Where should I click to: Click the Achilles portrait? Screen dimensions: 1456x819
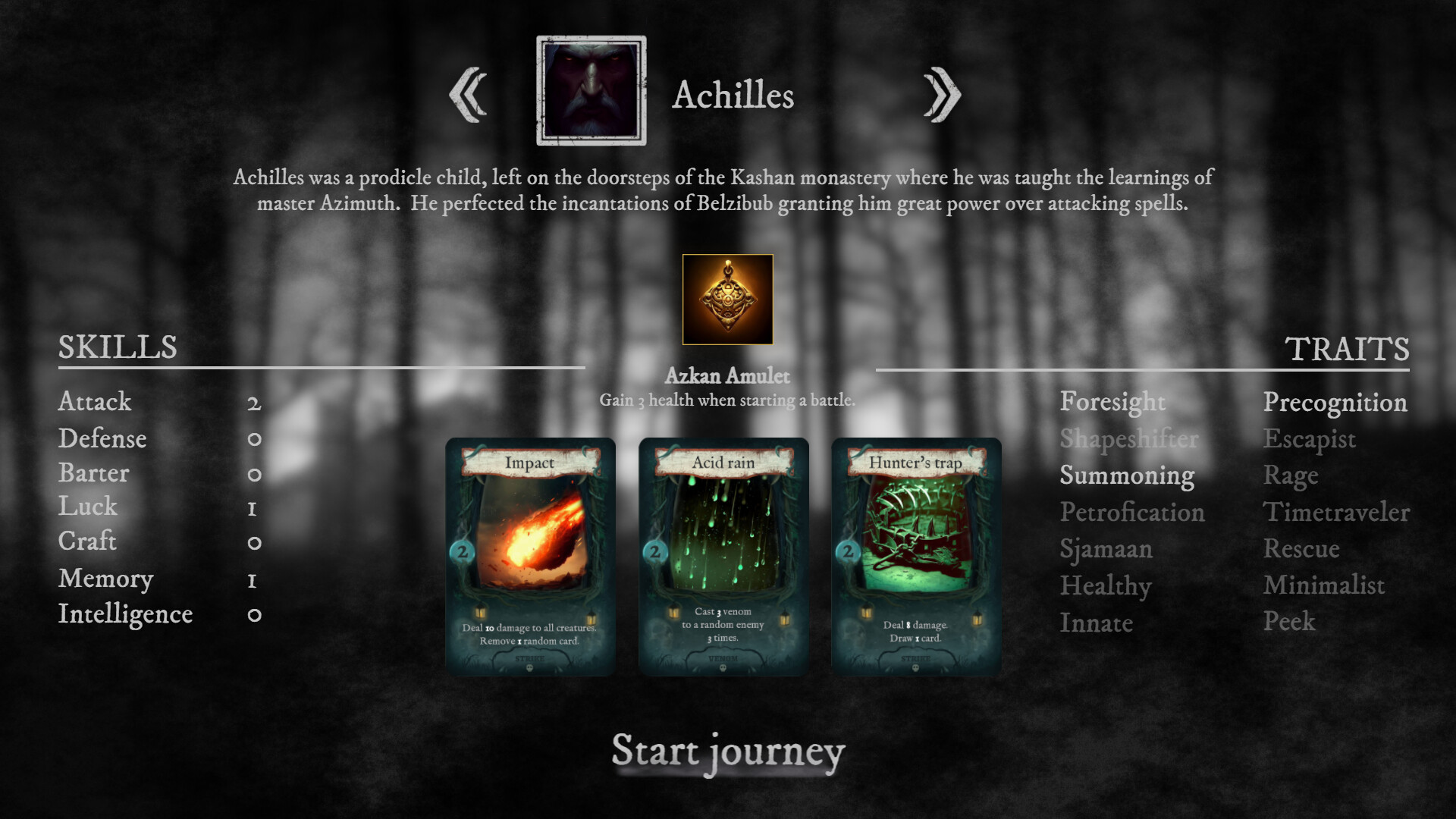tap(591, 88)
